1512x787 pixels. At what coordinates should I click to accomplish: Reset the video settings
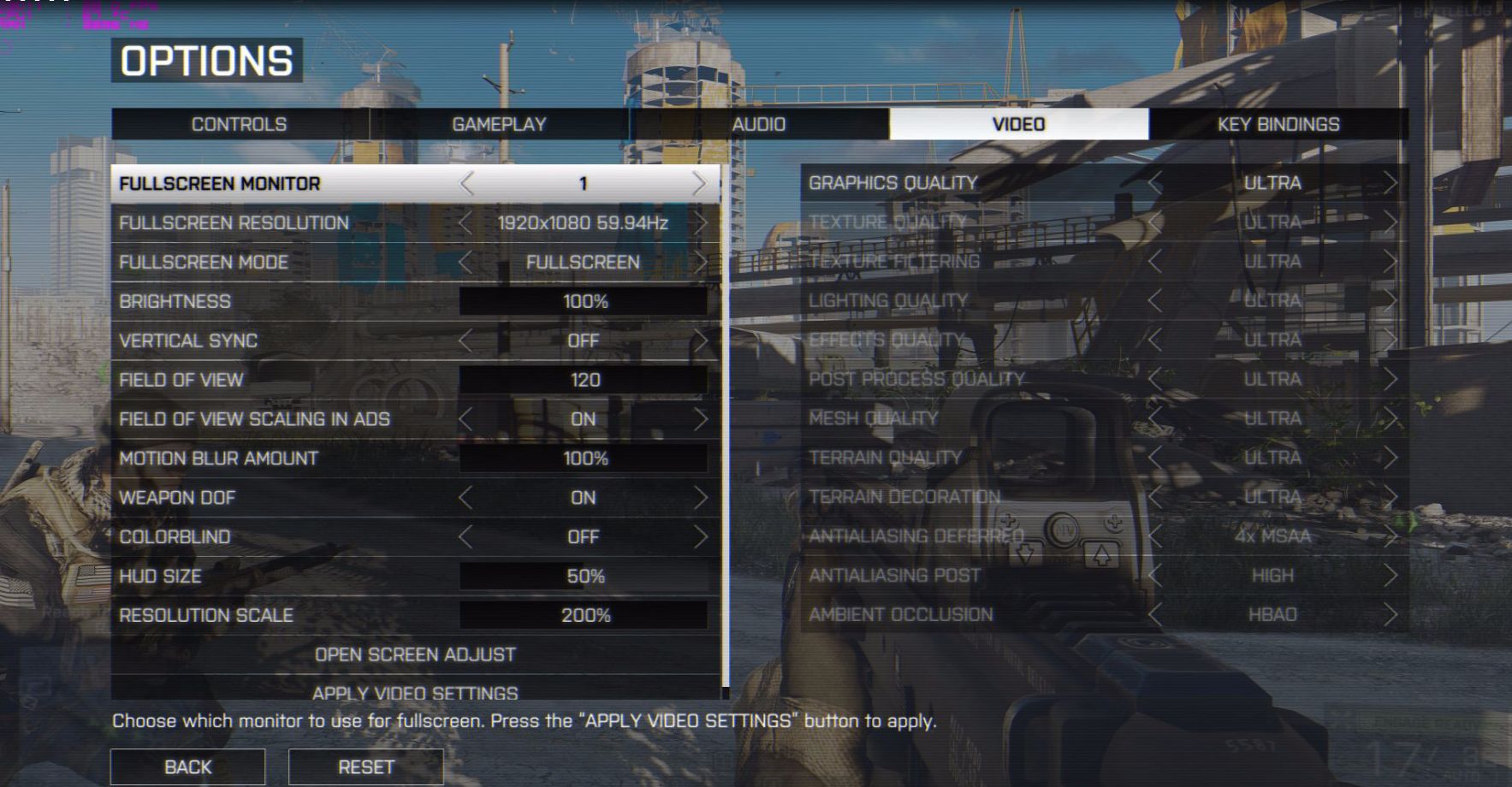[365, 766]
